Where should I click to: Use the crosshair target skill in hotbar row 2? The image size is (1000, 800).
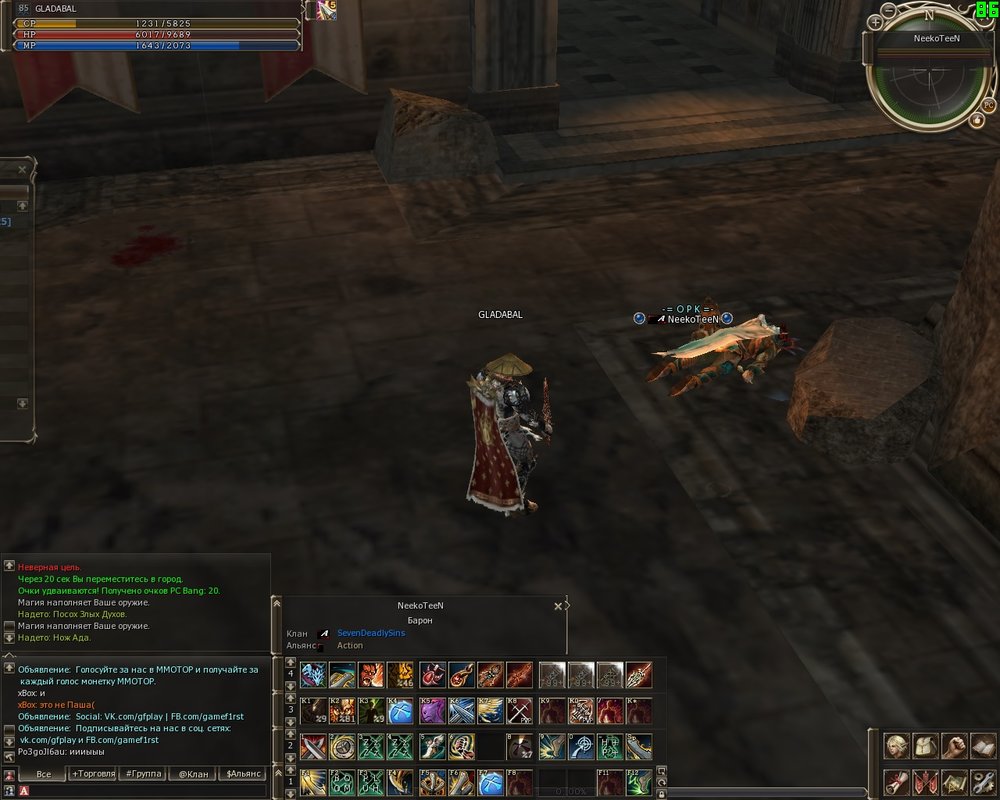click(581, 747)
